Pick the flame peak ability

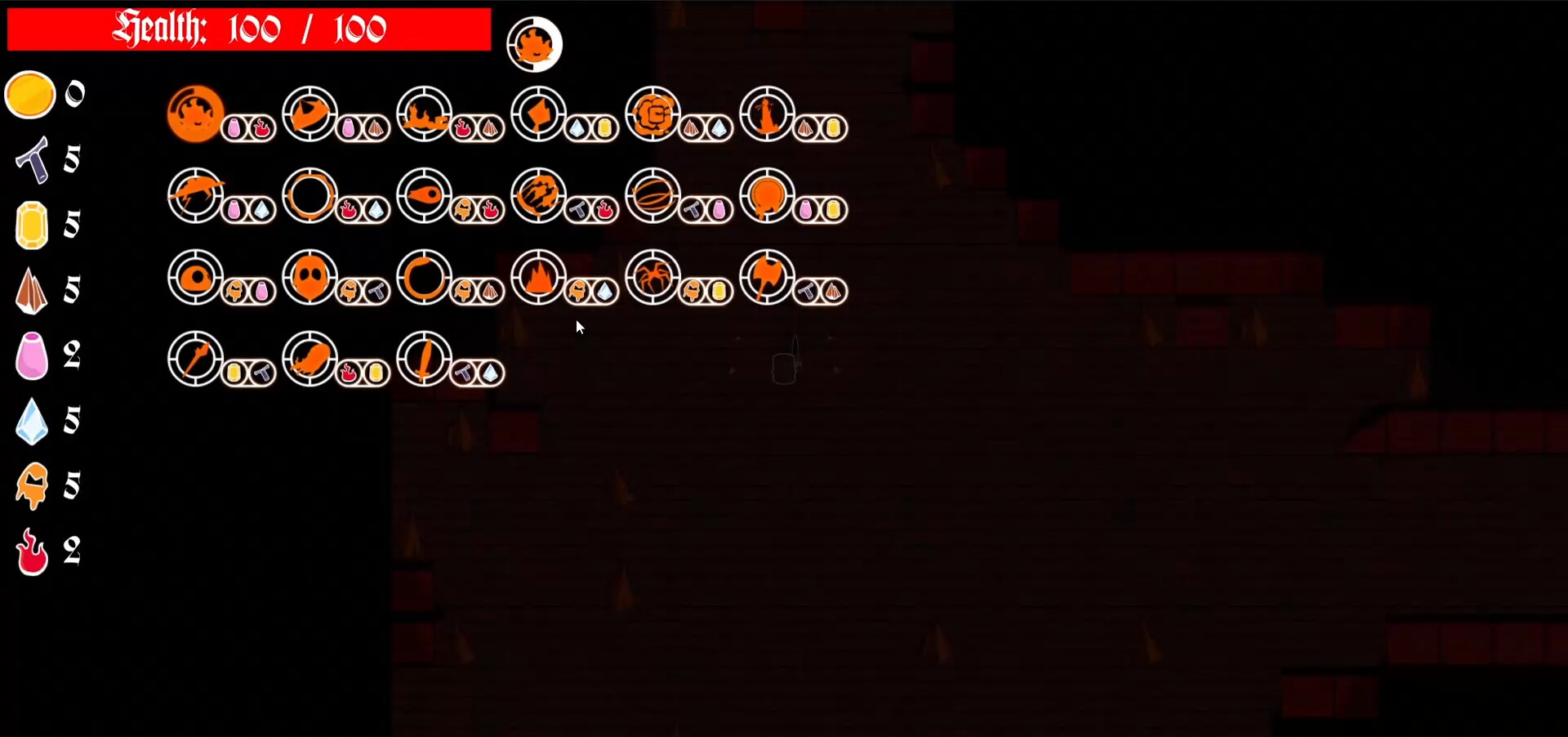click(x=537, y=278)
